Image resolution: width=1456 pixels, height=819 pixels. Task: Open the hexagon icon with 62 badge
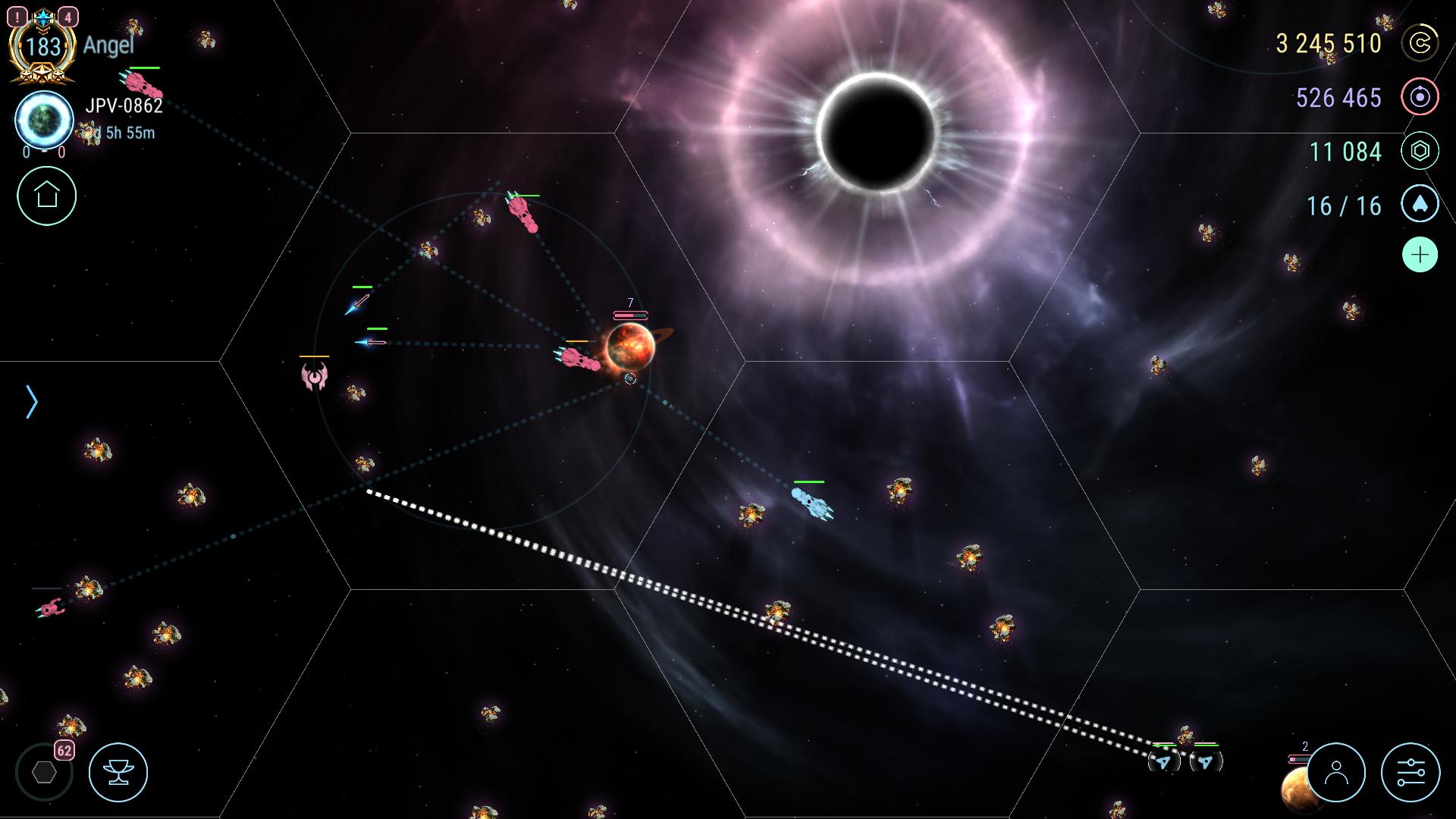(x=45, y=772)
